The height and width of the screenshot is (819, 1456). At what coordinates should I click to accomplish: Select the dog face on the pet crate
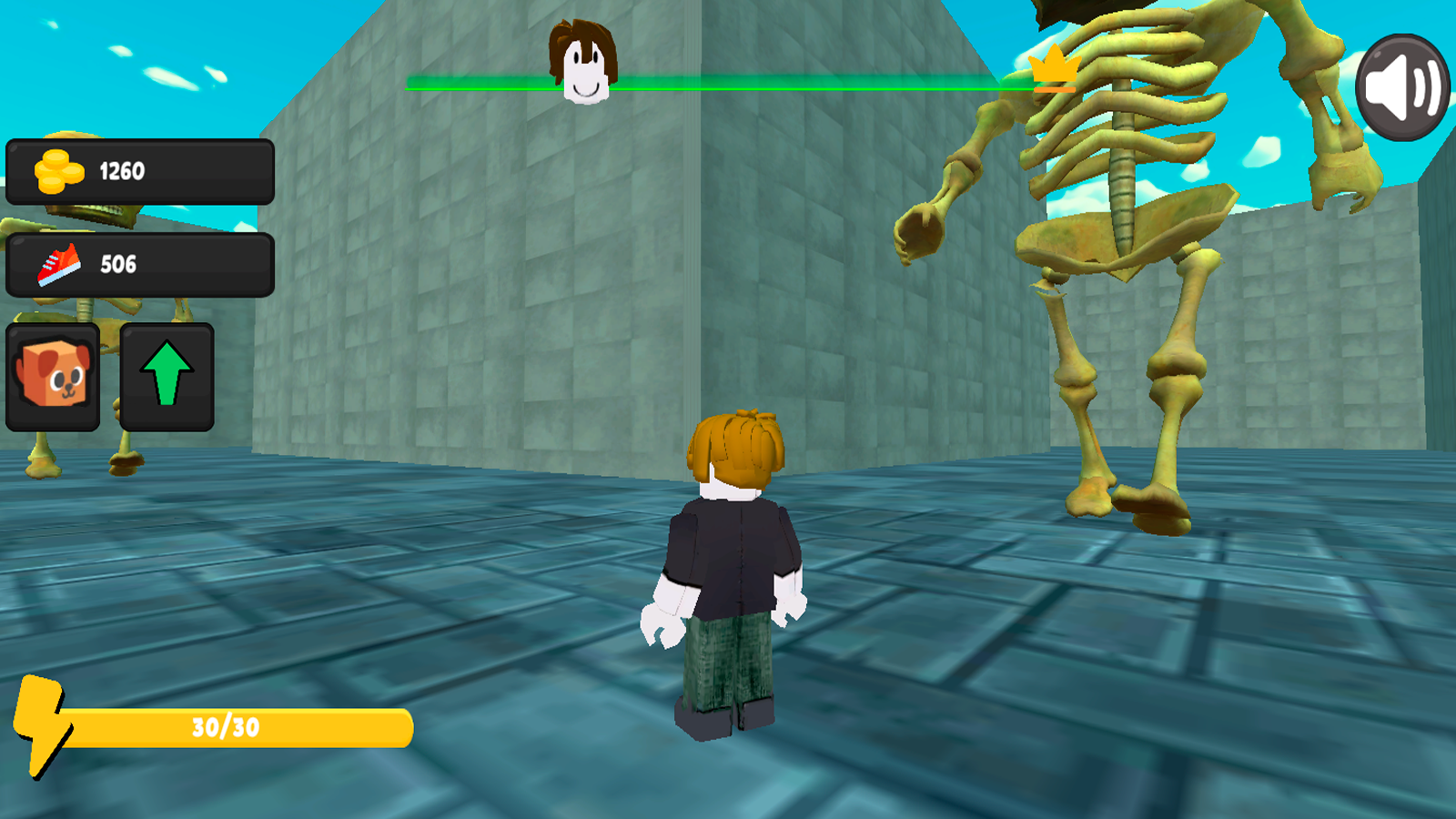tap(53, 373)
